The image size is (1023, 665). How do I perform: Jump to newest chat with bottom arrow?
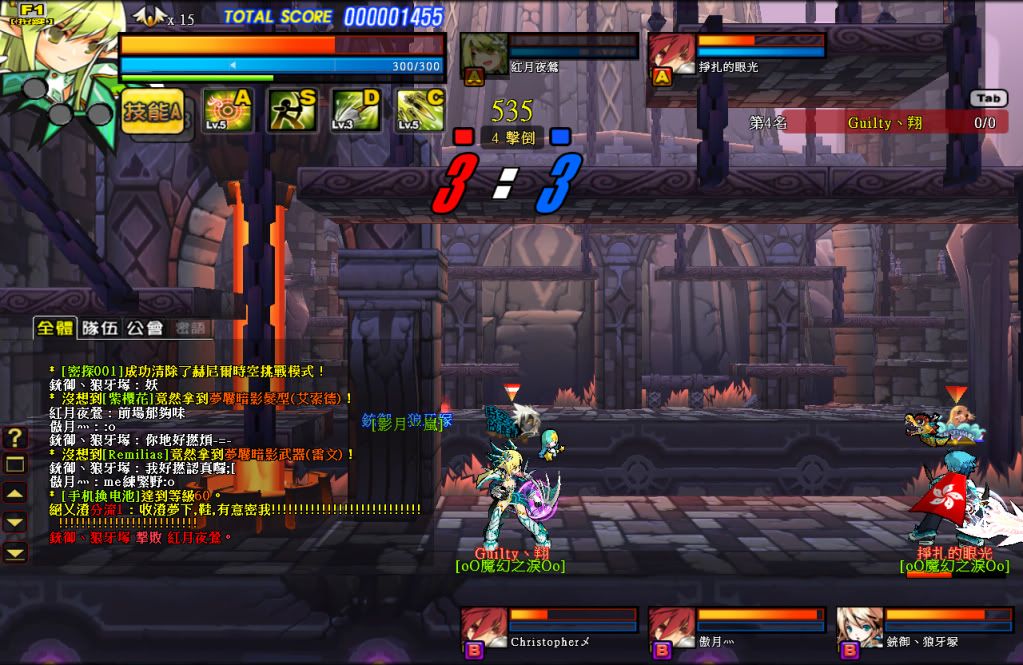tap(15, 551)
